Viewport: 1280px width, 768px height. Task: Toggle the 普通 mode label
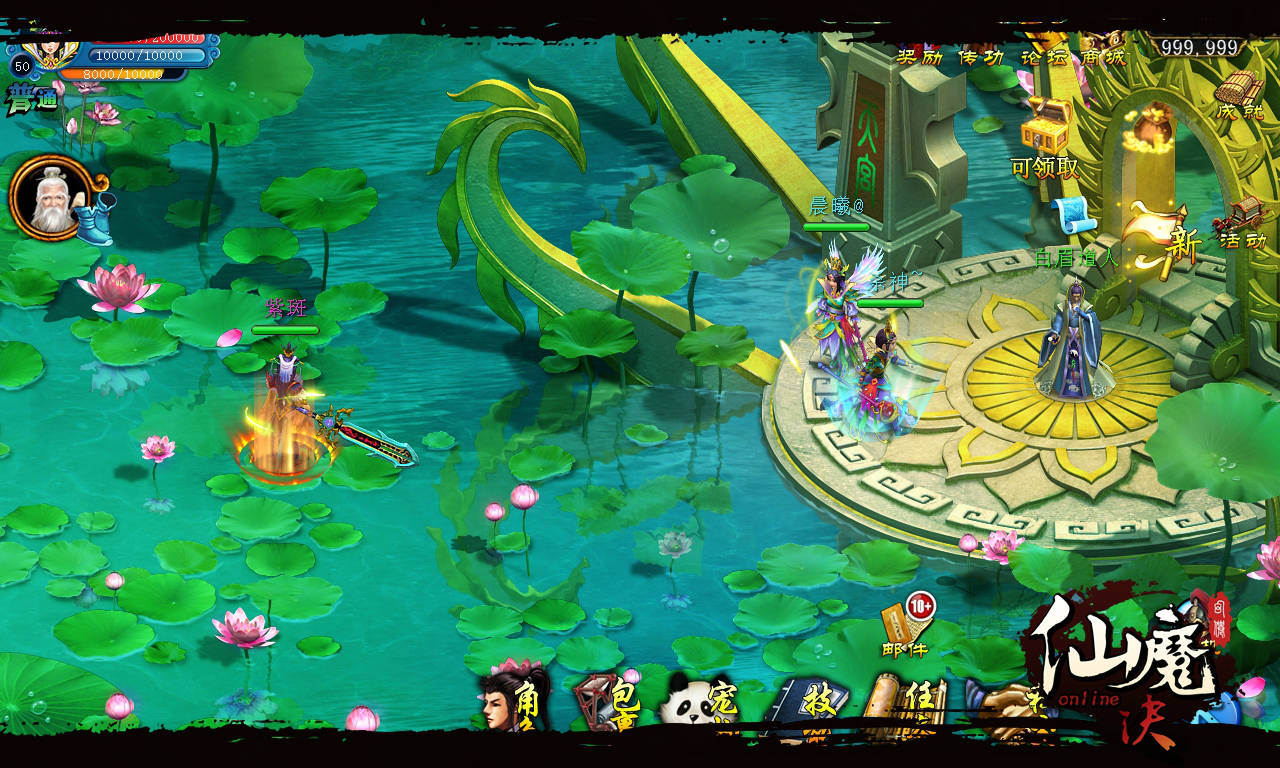coord(33,100)
